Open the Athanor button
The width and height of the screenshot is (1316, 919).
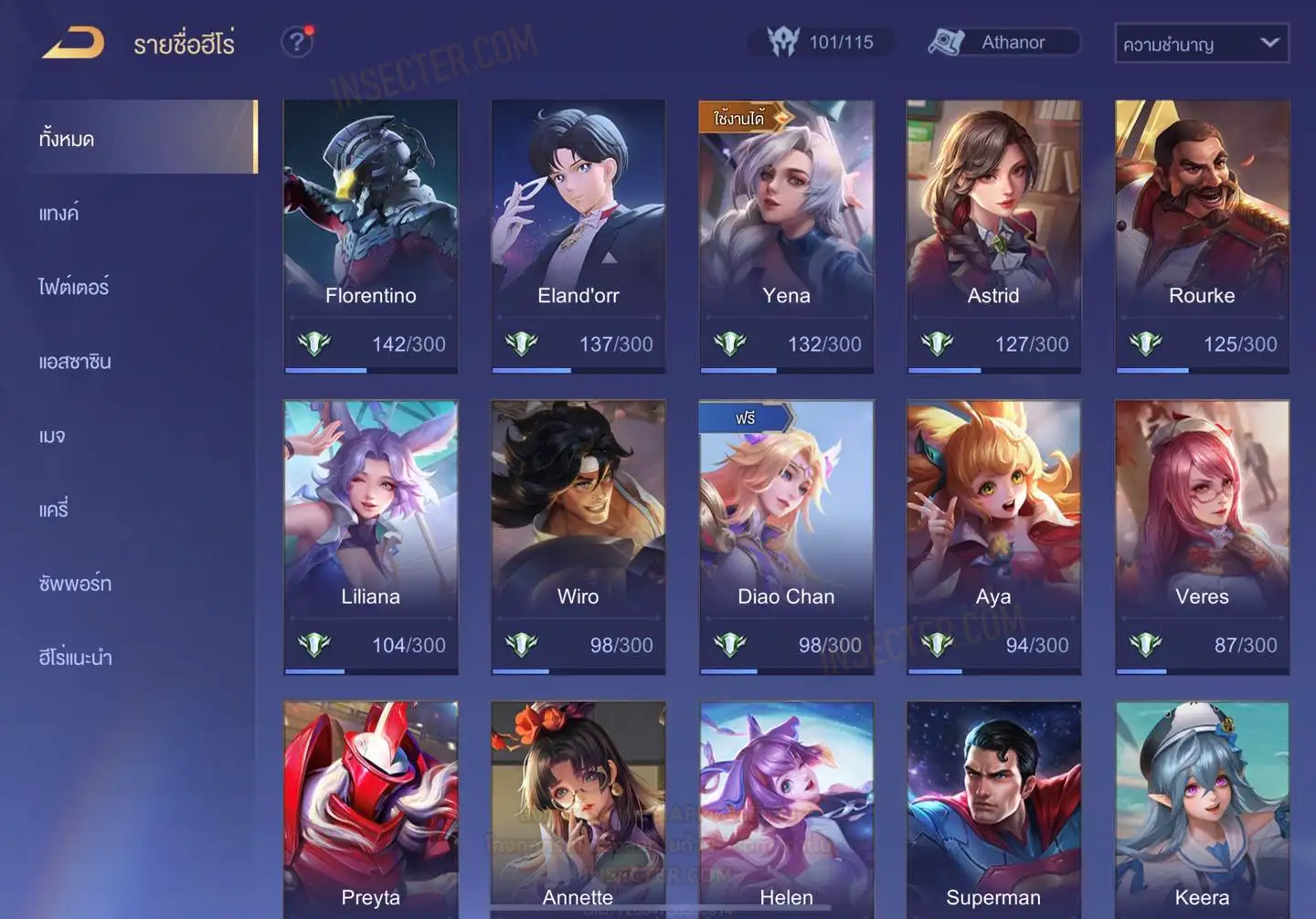(1004, 42)
